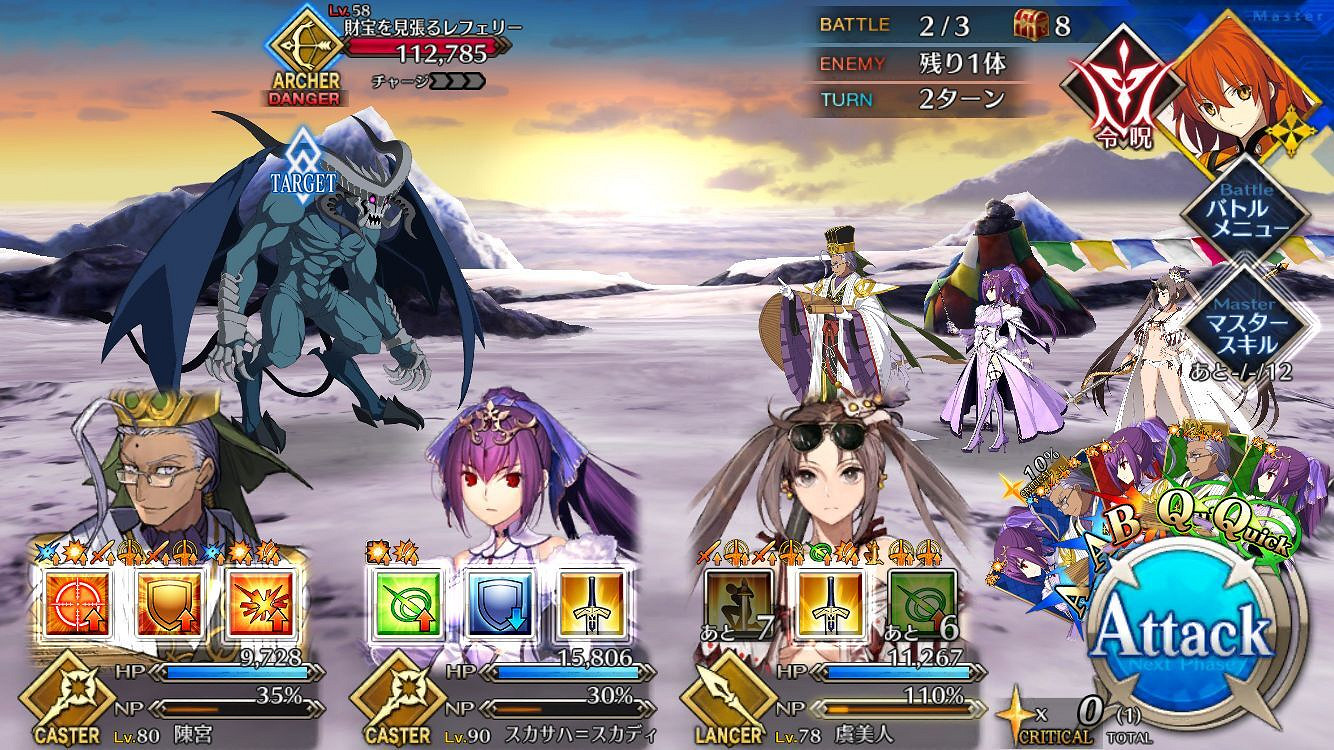This screenshot has height=750, width=1334.
Task: Select the targeted Archer enemy Lefely
Action: (300, 280)
